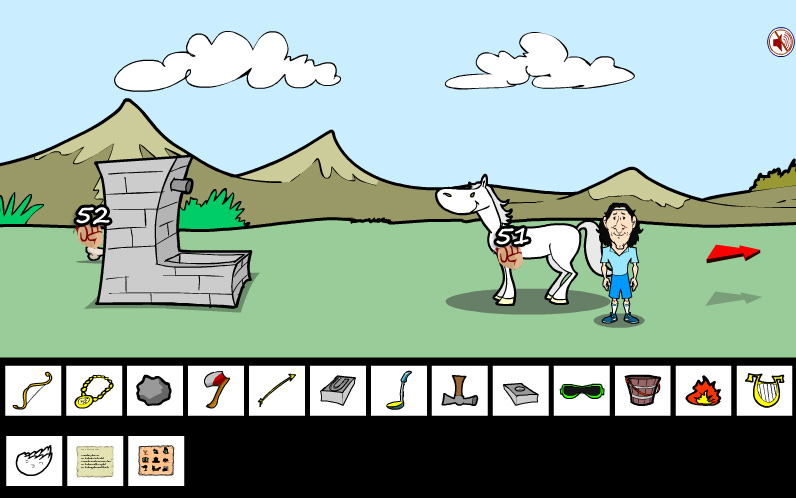Image resolution: width=796 pixels, height=498 pixels.
Task: Choose the wooden bucket item
Action: coord(643,390)
